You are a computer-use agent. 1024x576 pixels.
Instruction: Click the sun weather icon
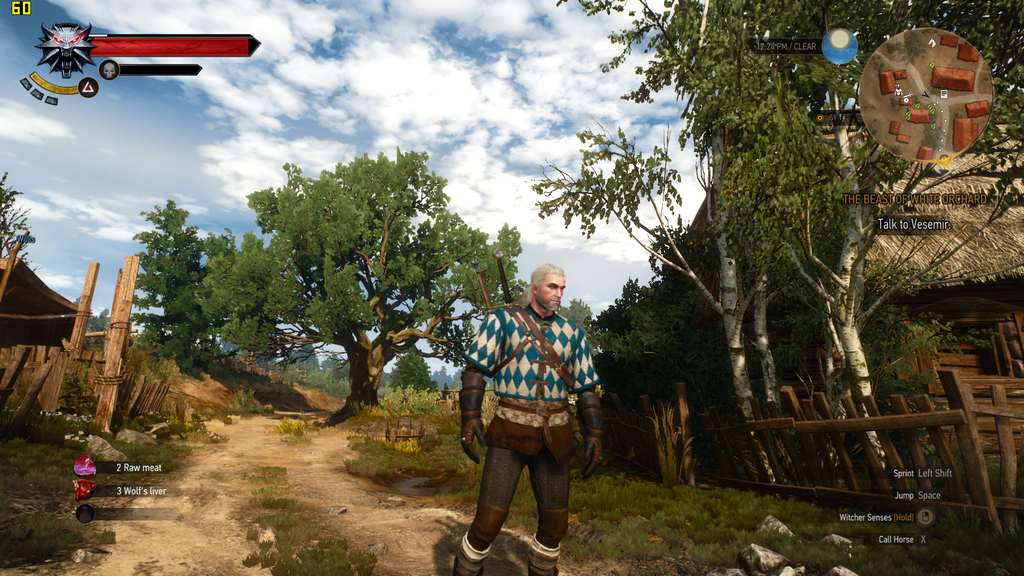(840, 45)
